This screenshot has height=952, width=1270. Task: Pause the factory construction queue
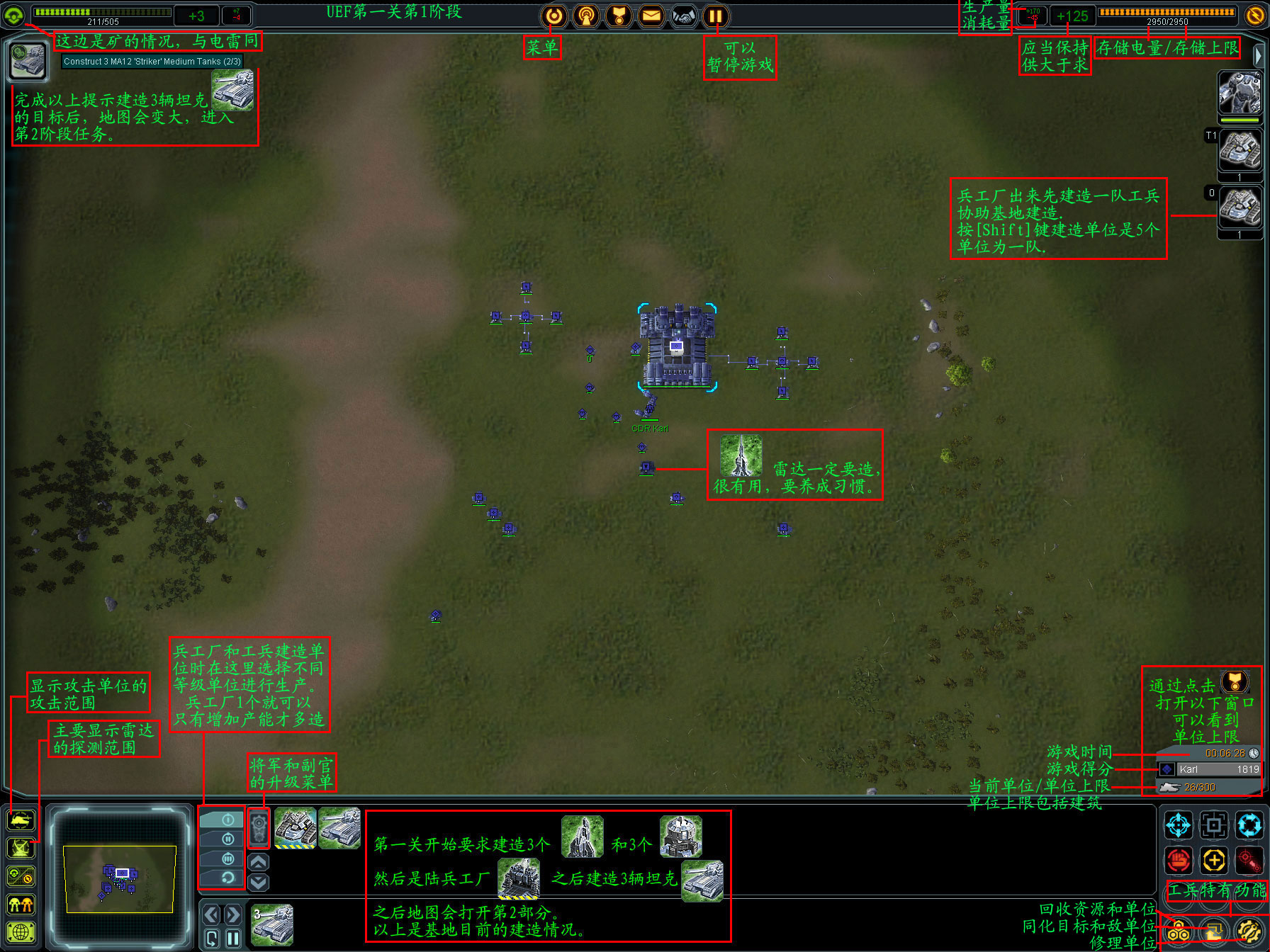233,939
